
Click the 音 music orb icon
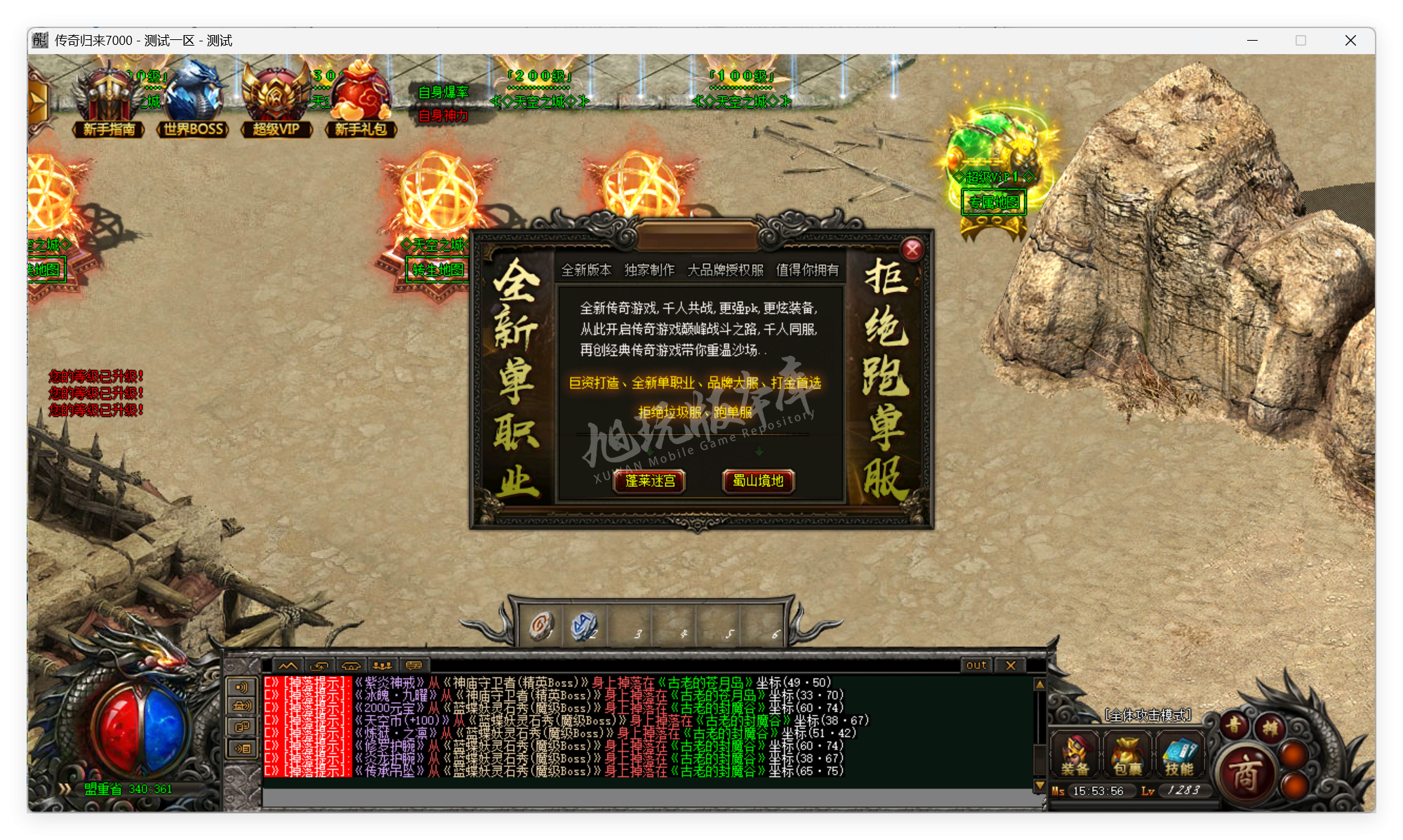(1234, 725)
